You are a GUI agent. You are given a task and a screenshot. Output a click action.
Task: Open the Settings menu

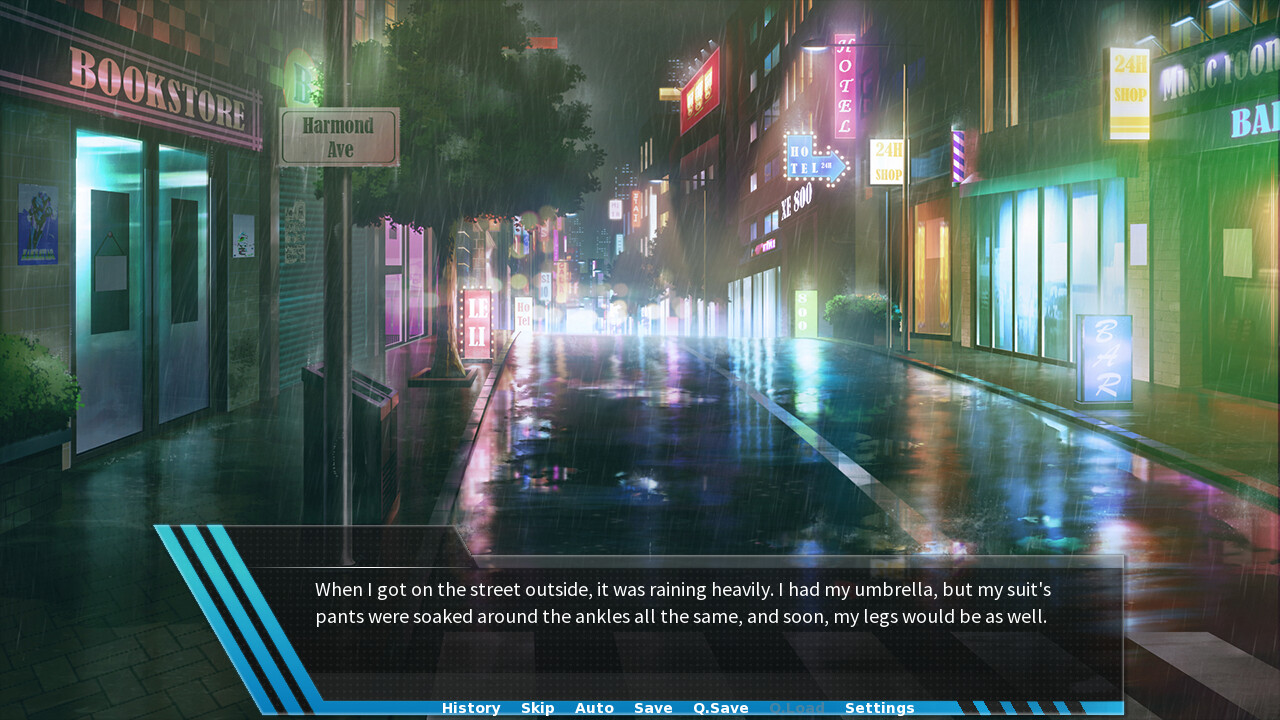pyautogui.click(x=879, y=707)
